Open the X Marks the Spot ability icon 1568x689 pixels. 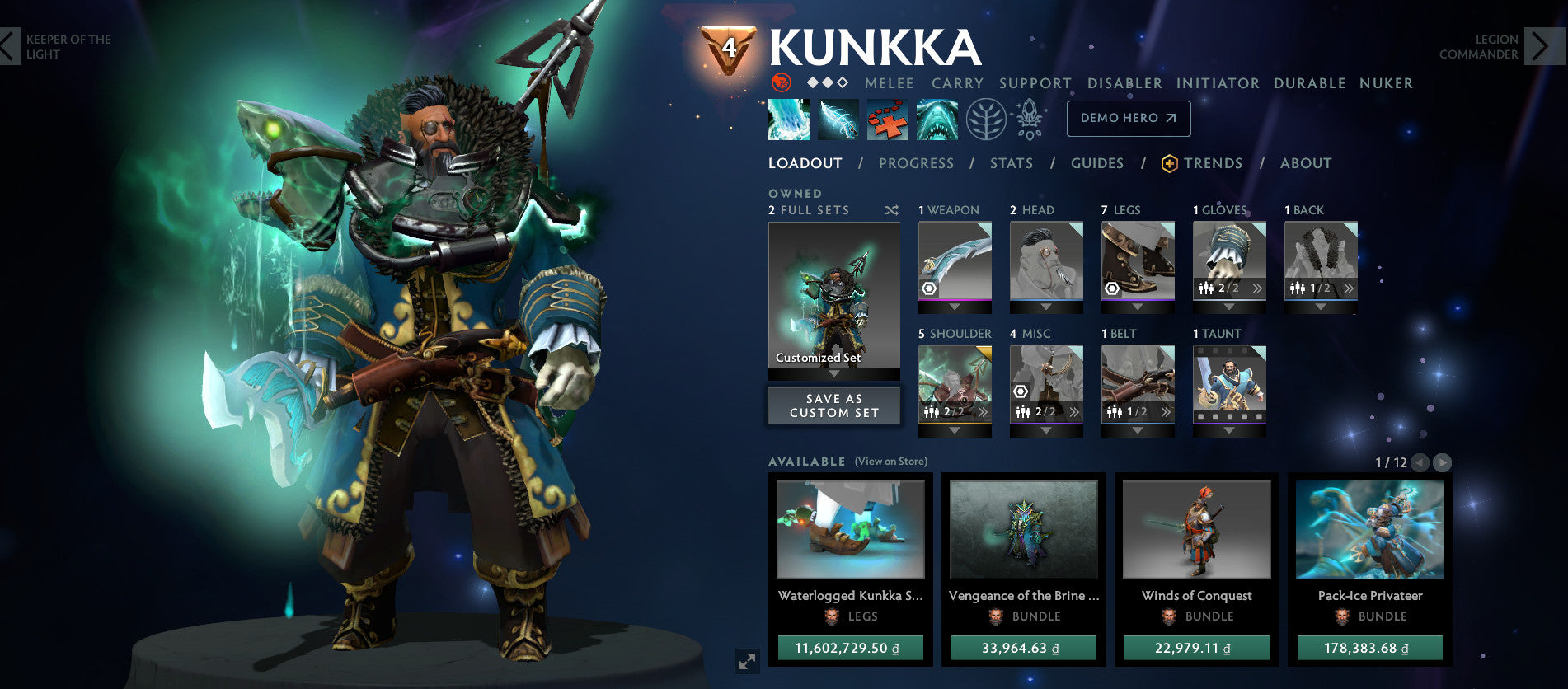click(889, 118)
